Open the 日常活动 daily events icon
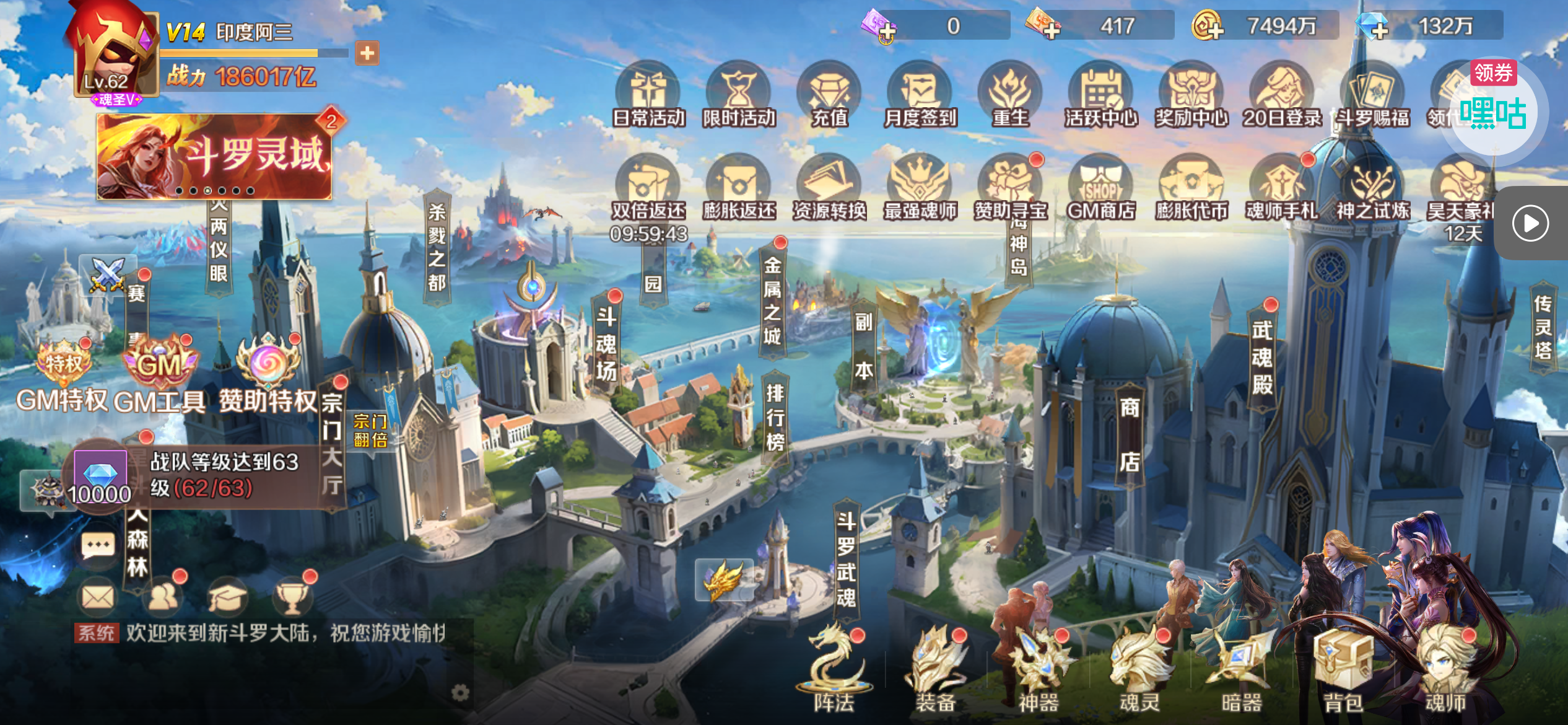1568x725 pixels. tap(648, 96)
